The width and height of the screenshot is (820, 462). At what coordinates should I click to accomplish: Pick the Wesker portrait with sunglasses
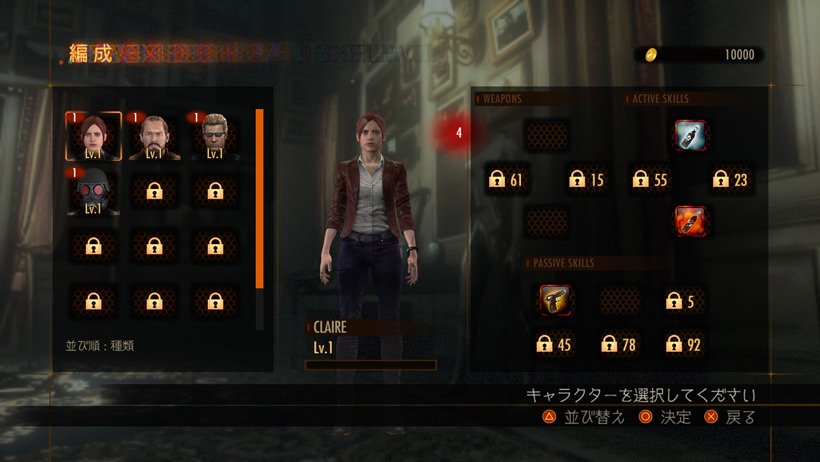pyautogui.click(x=215, y=137)
